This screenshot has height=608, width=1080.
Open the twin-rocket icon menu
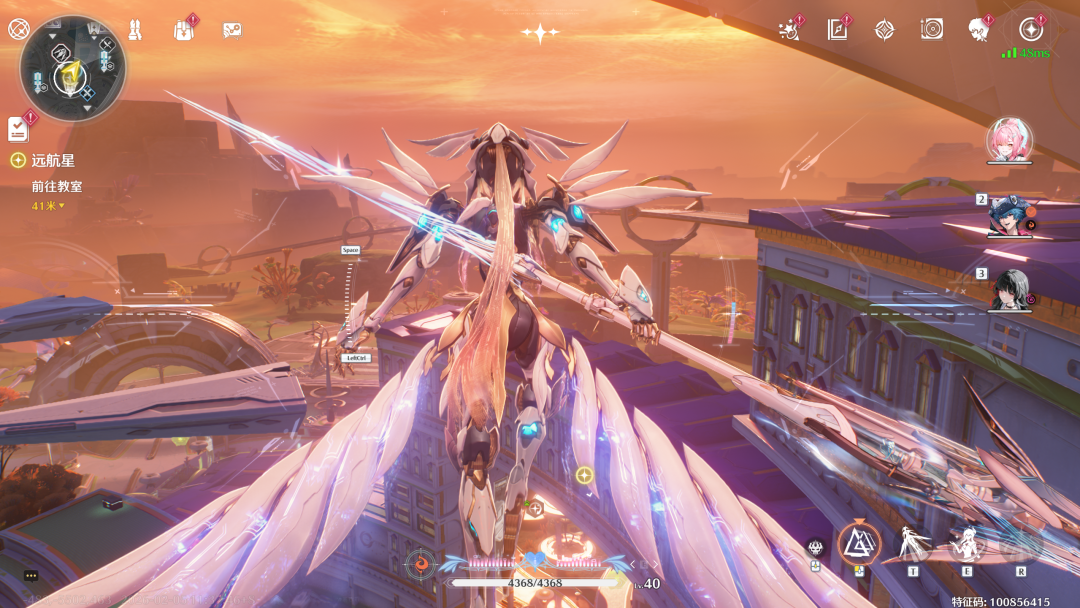click(x=135, y=30)
